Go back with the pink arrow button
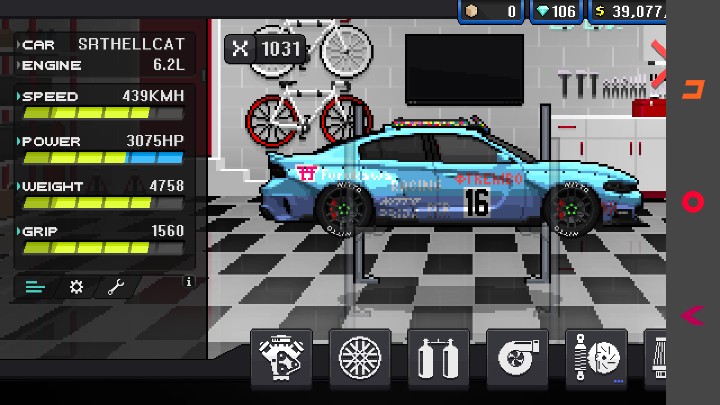 [692, 316]
